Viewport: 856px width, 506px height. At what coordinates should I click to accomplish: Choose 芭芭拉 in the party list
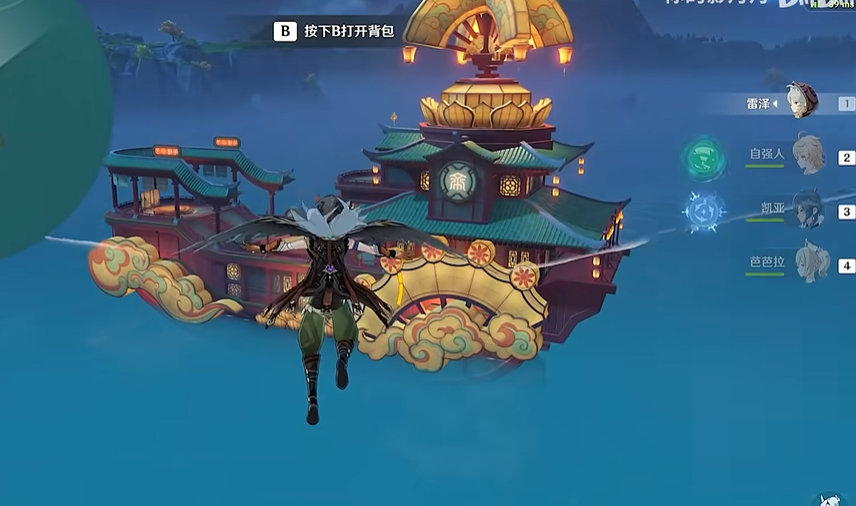point(808,263)
